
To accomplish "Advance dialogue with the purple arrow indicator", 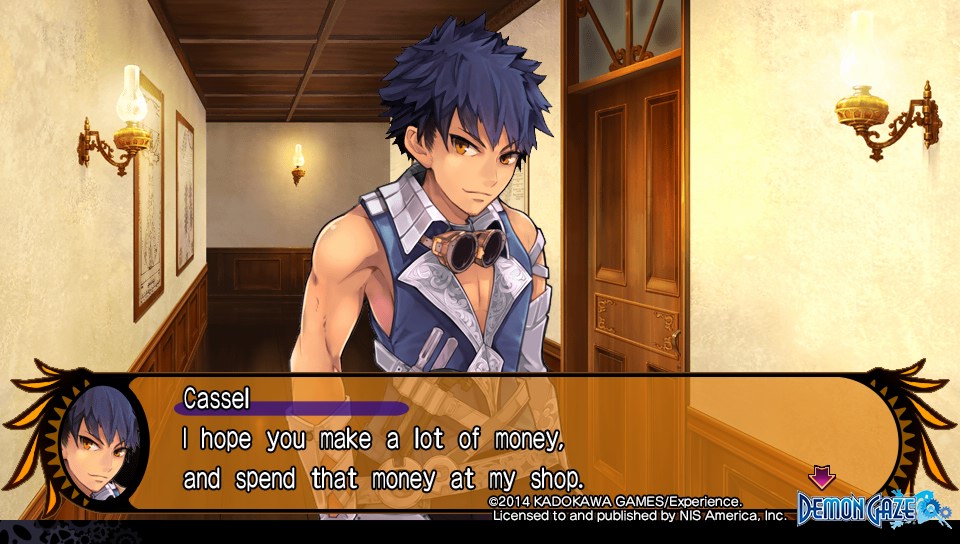I will click(x=822, y=477).
